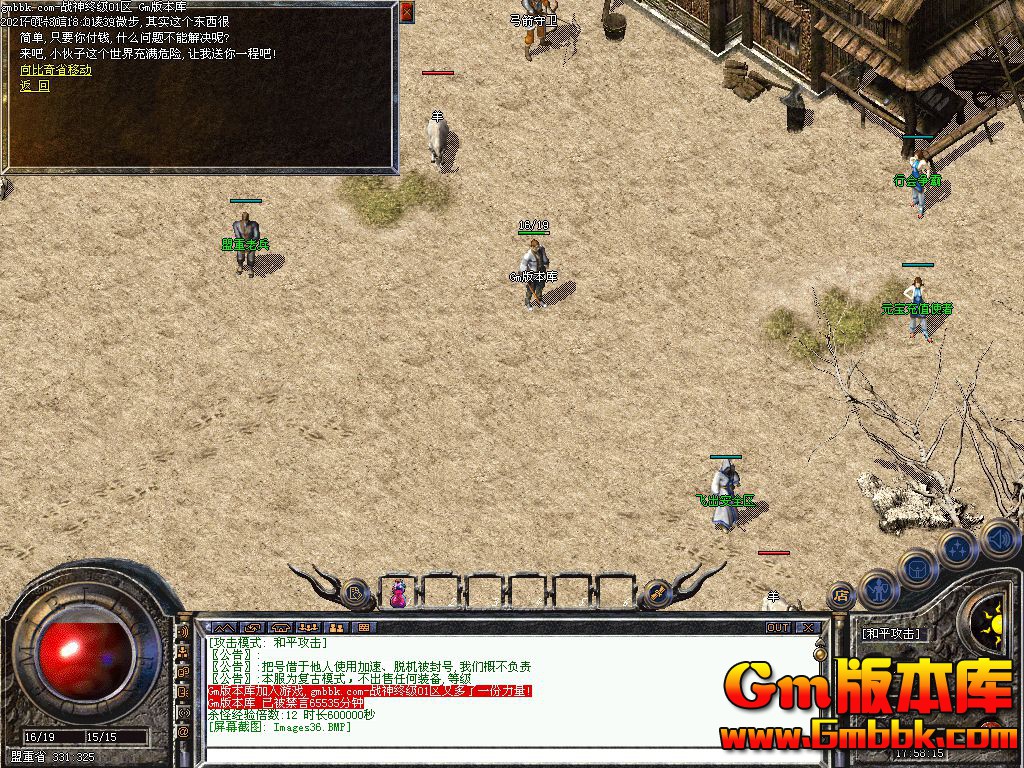The image size is (1024, 768).
Task: Choose the 向比奇省移动 dialogue option
Action: pyautogui.click(x=55, y=70)
